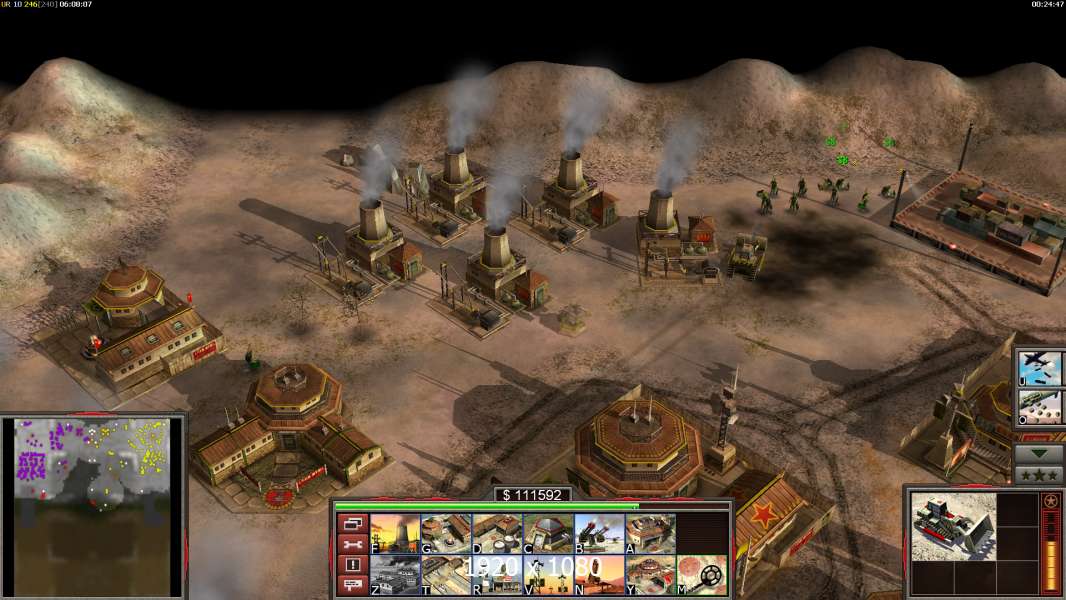The image size is (1066, 600).
Task: Choose the Airfield build icon (hotkey T)
Action: [446, 575]
